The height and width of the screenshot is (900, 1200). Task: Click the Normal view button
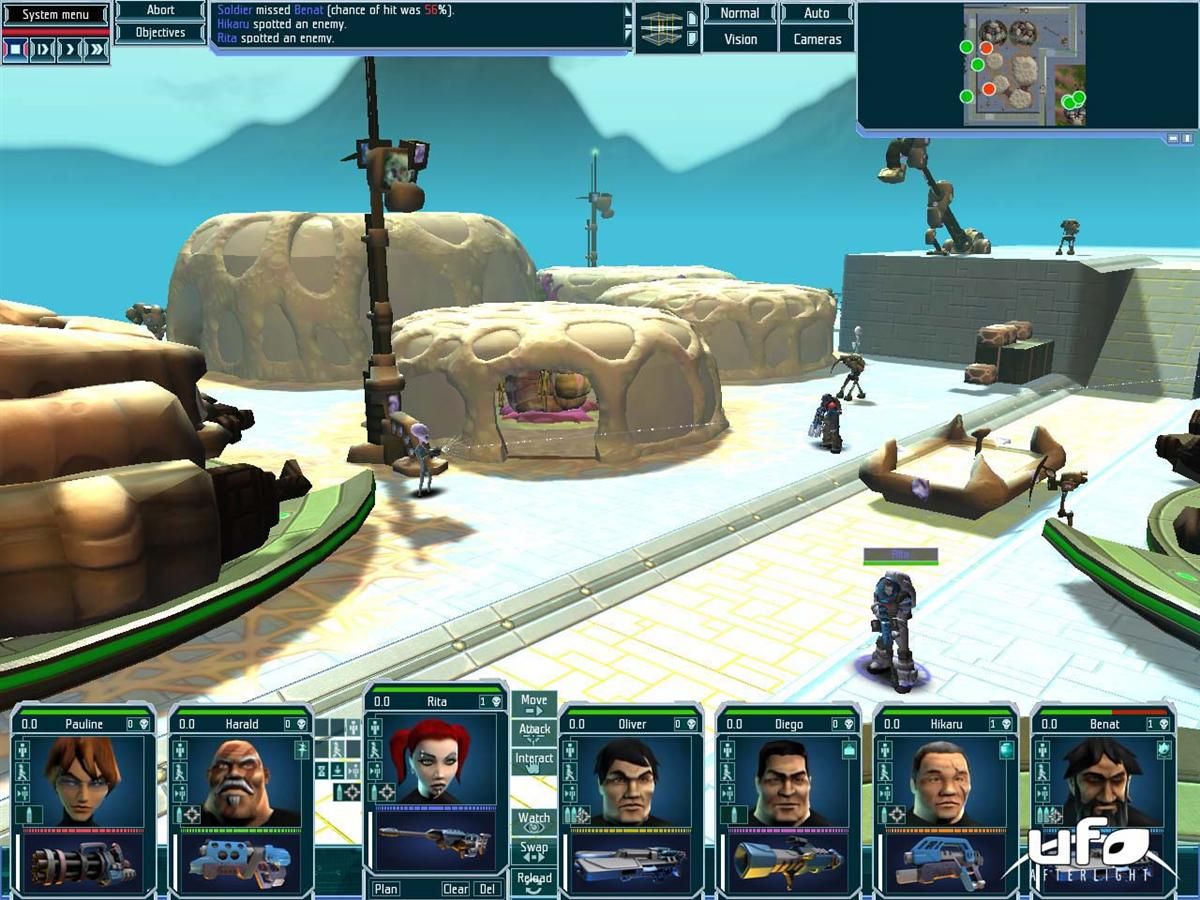[740, 14]
